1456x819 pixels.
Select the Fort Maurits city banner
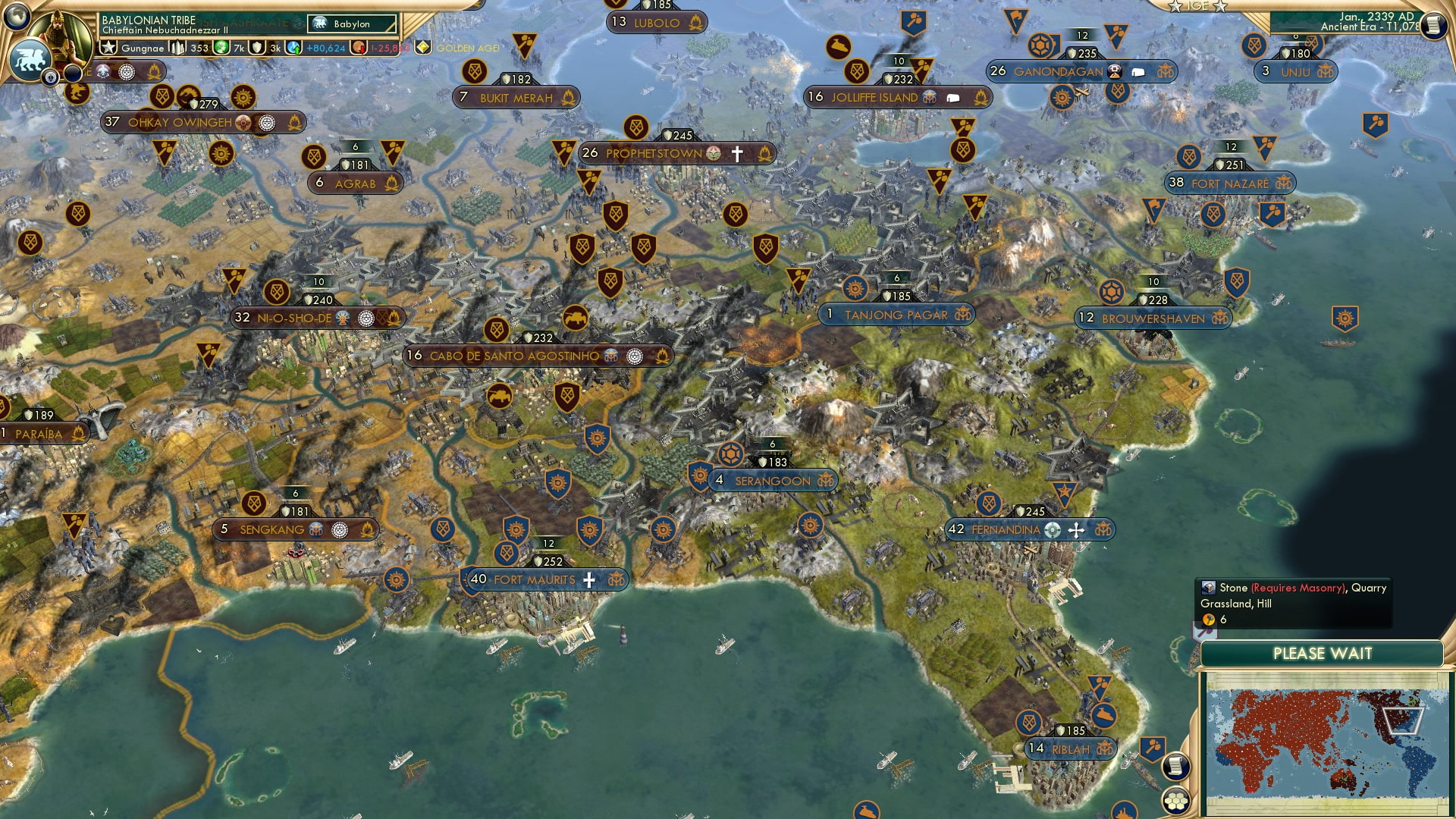535,580
